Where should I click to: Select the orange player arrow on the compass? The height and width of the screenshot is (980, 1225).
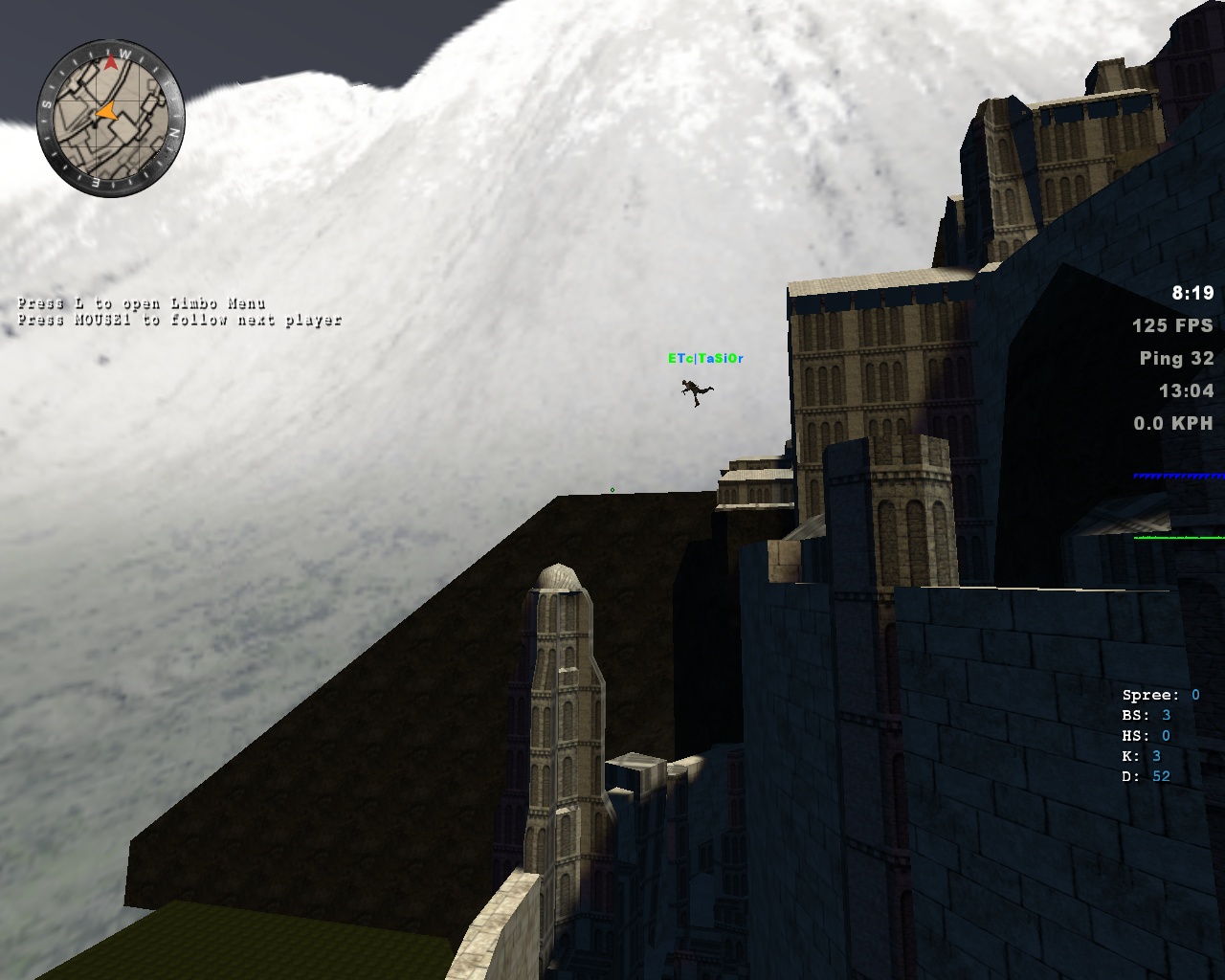(108, 112)
